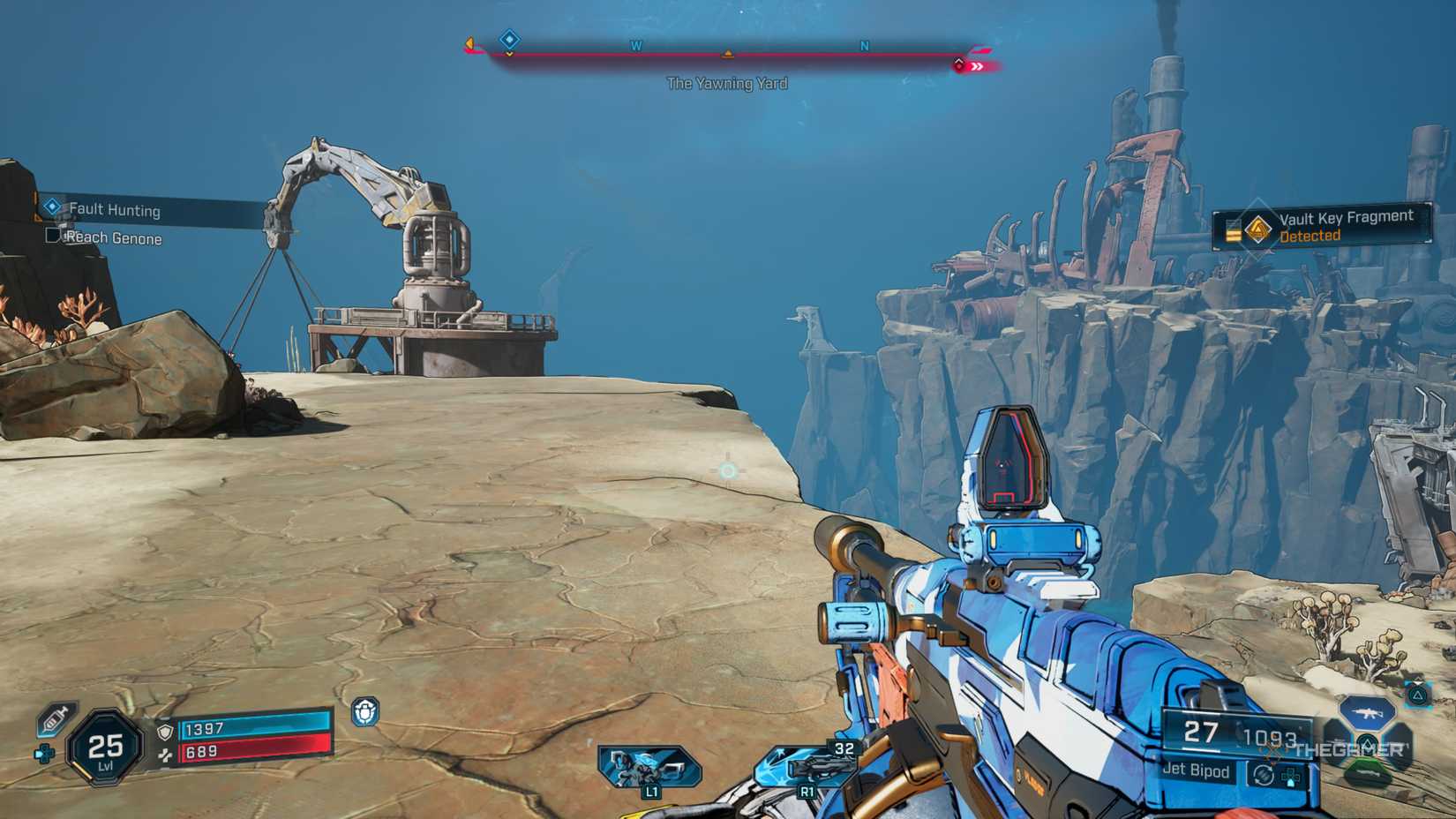1456x819 pixels.
Task: Open the assault rifle icon in the weapon wheel
Action: [x=1367, y=714]
